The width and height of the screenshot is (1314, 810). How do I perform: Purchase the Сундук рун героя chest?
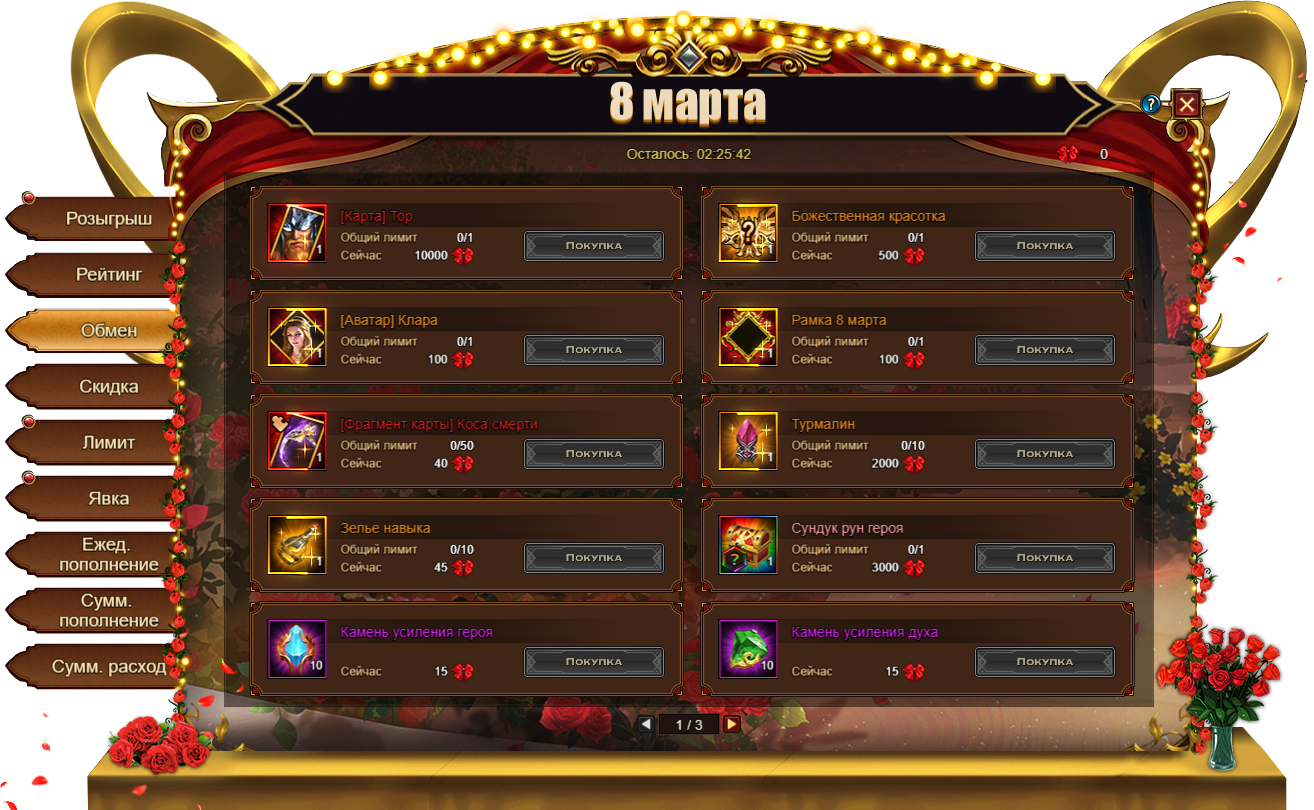point(1045,558)
